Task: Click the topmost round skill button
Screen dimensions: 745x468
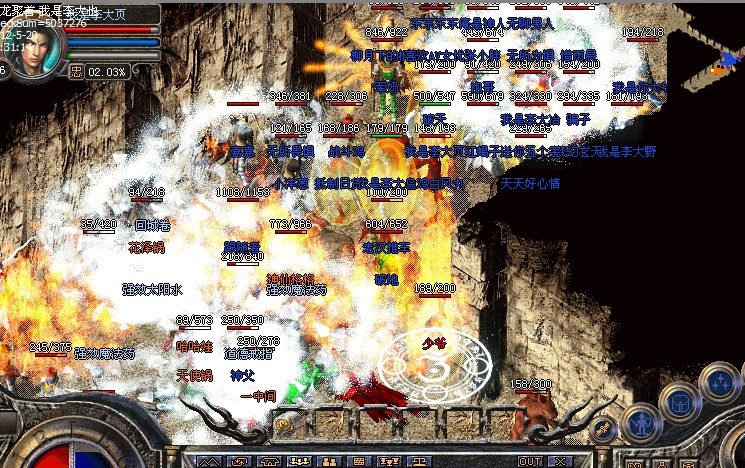Action: (718, 381)
